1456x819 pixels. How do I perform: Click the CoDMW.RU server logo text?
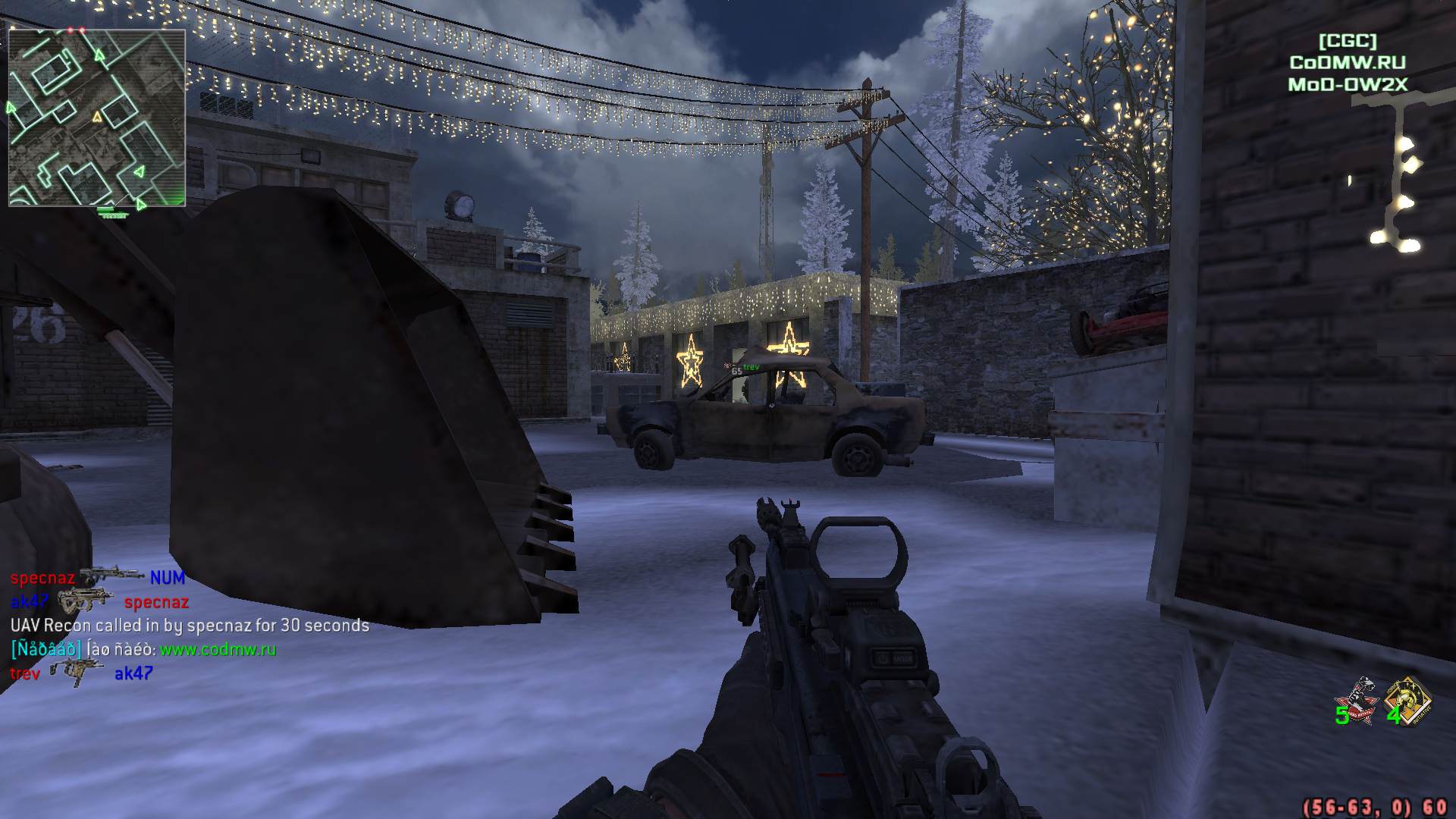tap(1348, 63)
